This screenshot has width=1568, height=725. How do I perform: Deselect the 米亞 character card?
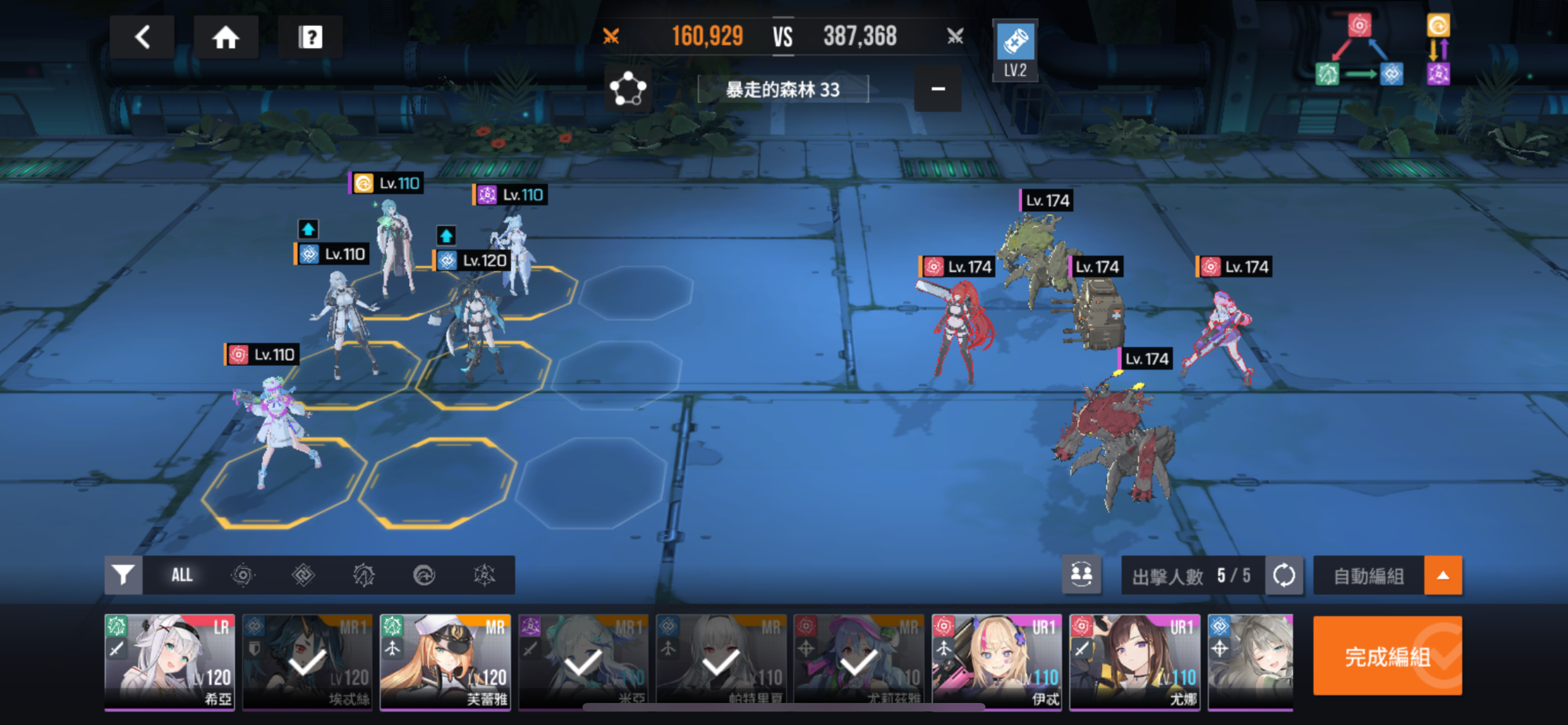[583, 661]
